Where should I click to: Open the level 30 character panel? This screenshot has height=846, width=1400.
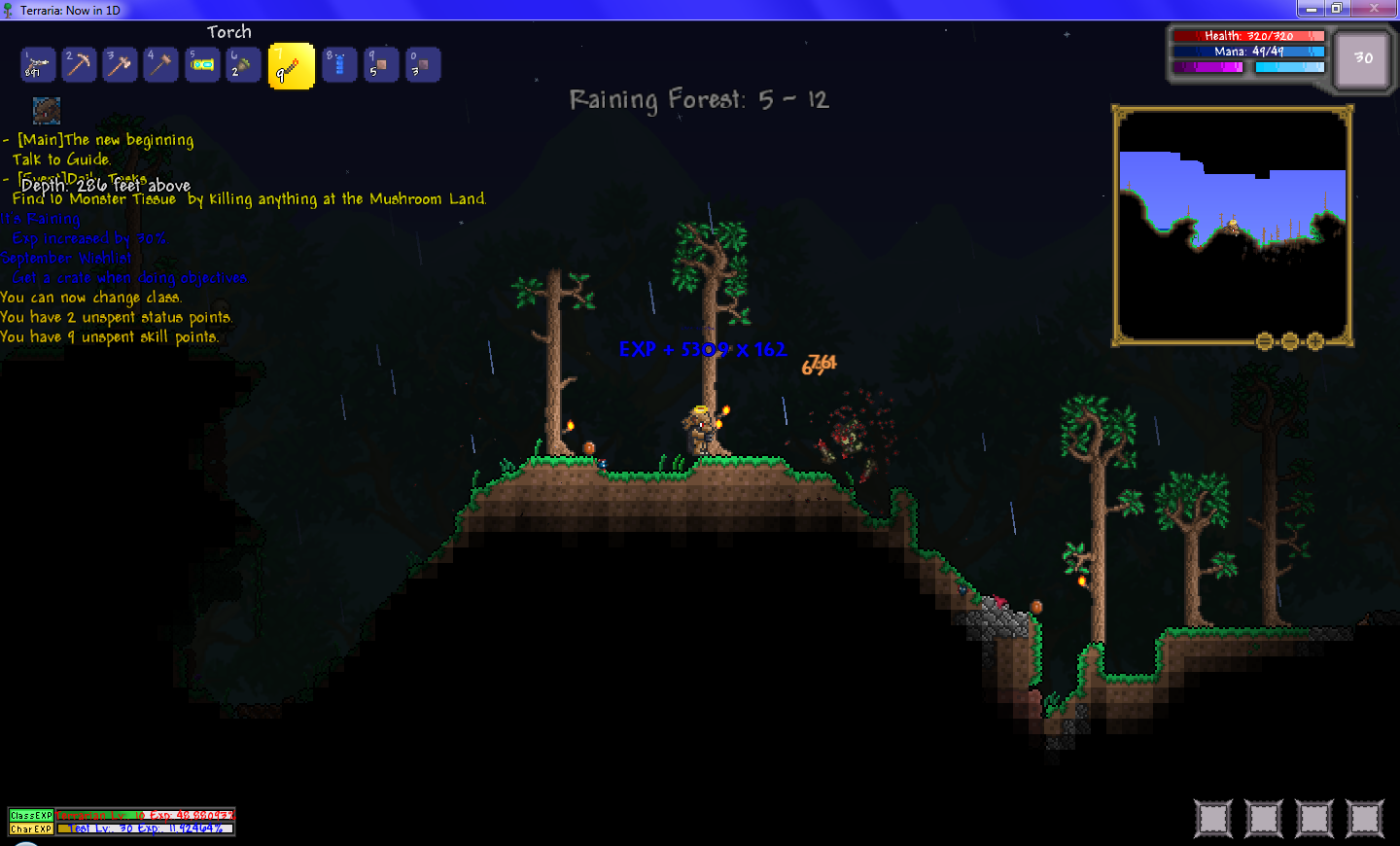click(x=1362, y=59)
